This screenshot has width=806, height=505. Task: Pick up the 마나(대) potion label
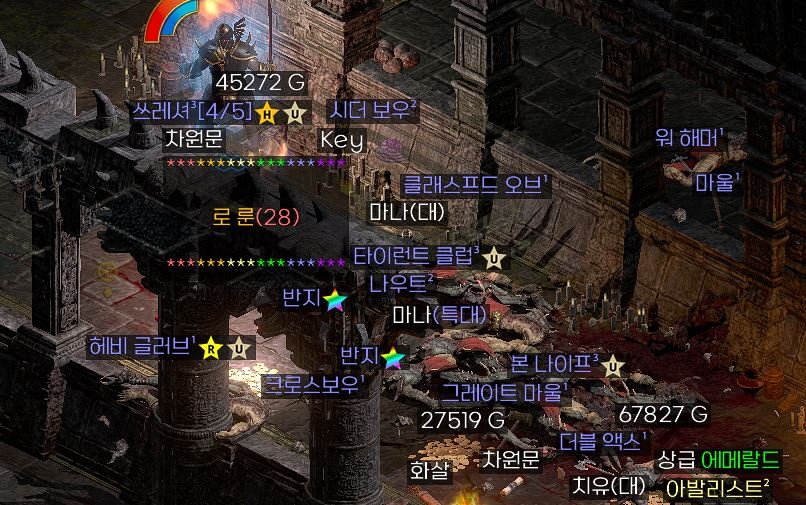tap(407, 212)
